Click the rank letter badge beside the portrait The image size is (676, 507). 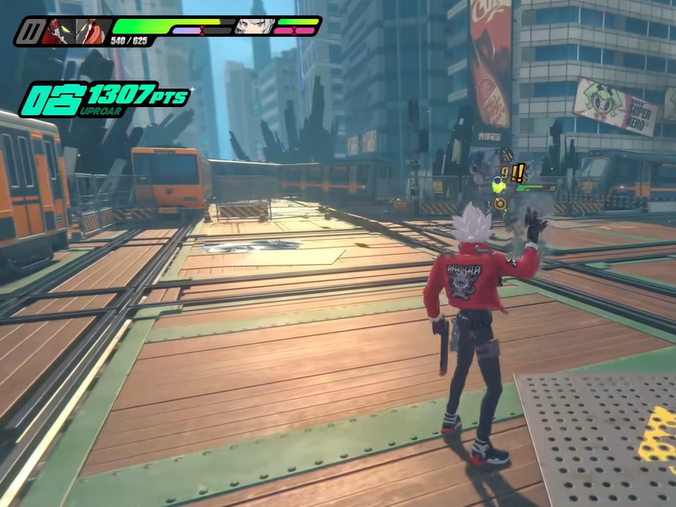pos(29,32)
